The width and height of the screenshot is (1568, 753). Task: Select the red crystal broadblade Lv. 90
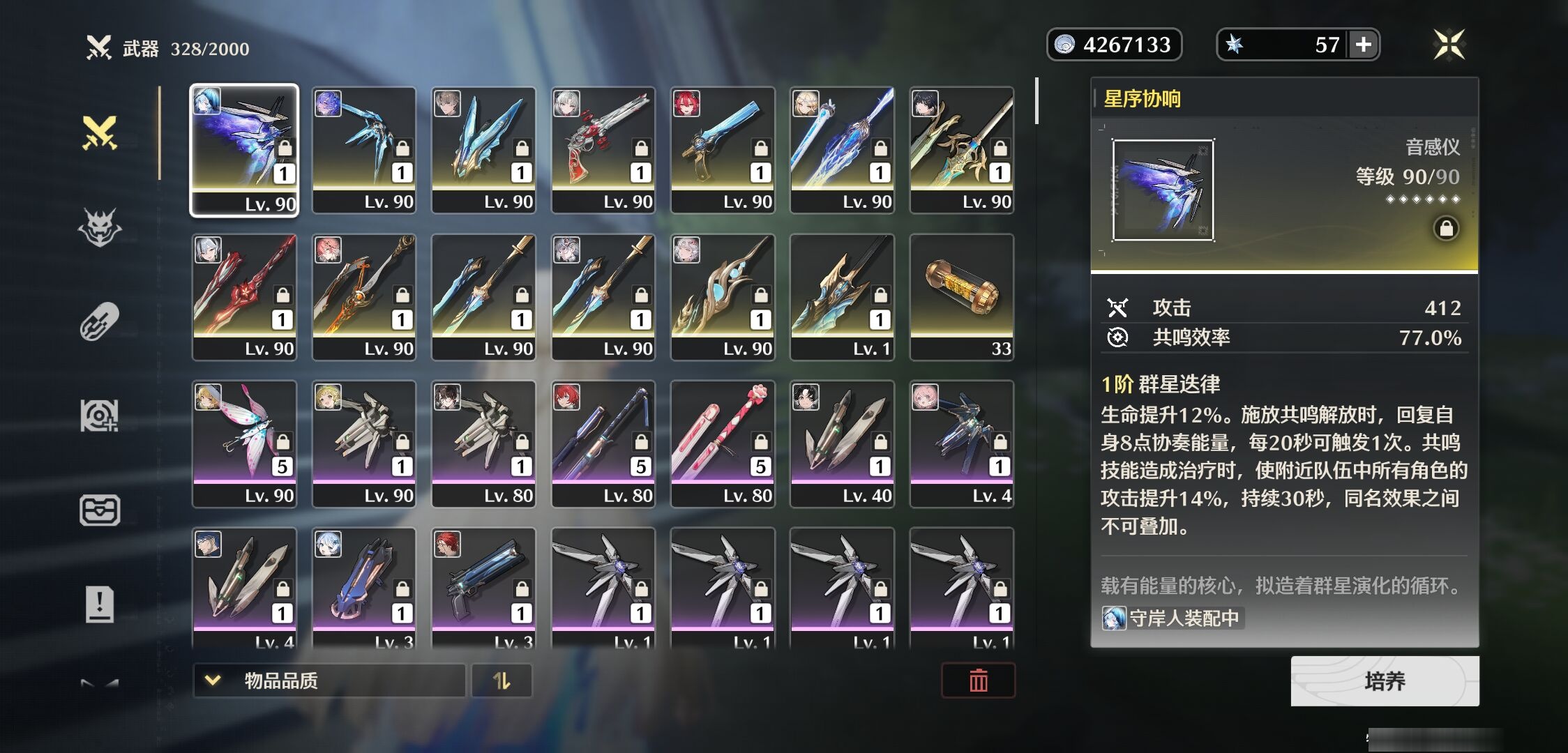click(x=244, y=297)
